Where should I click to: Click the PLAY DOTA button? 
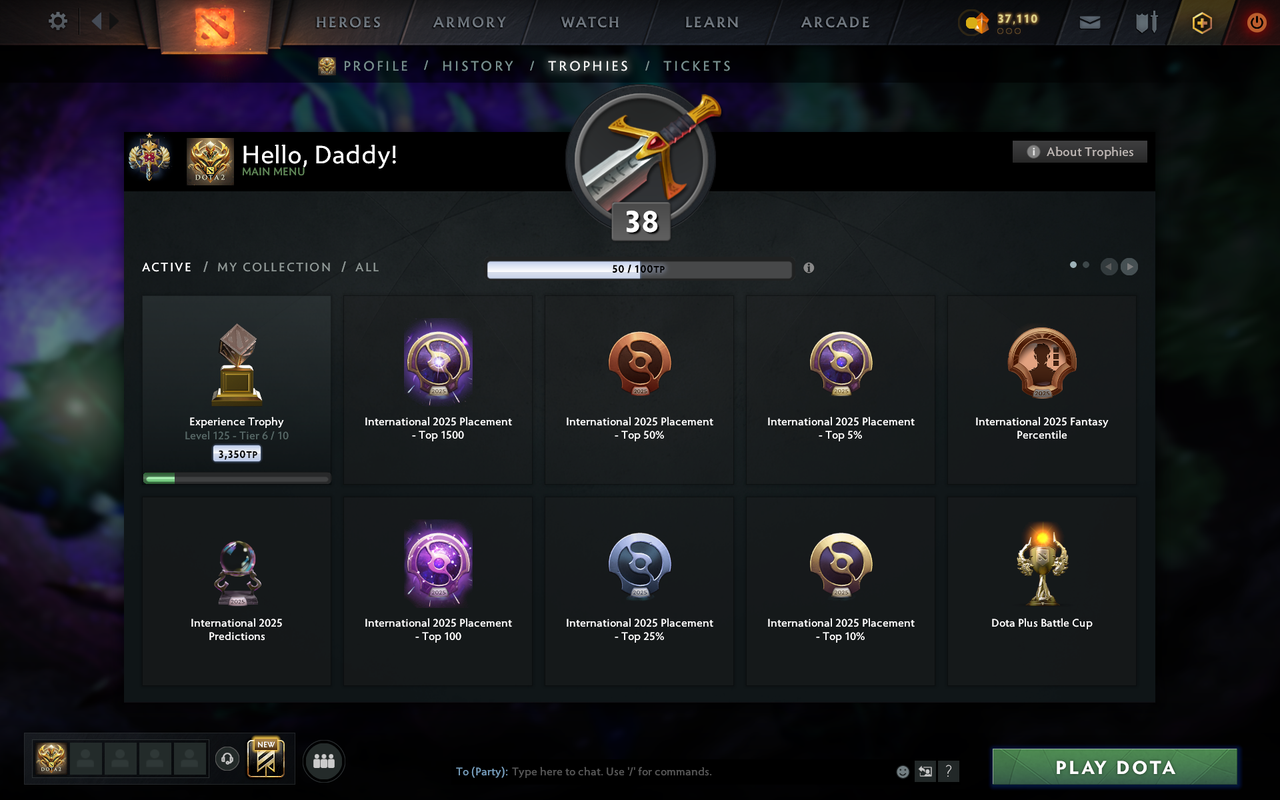(x=1114, y=767)
